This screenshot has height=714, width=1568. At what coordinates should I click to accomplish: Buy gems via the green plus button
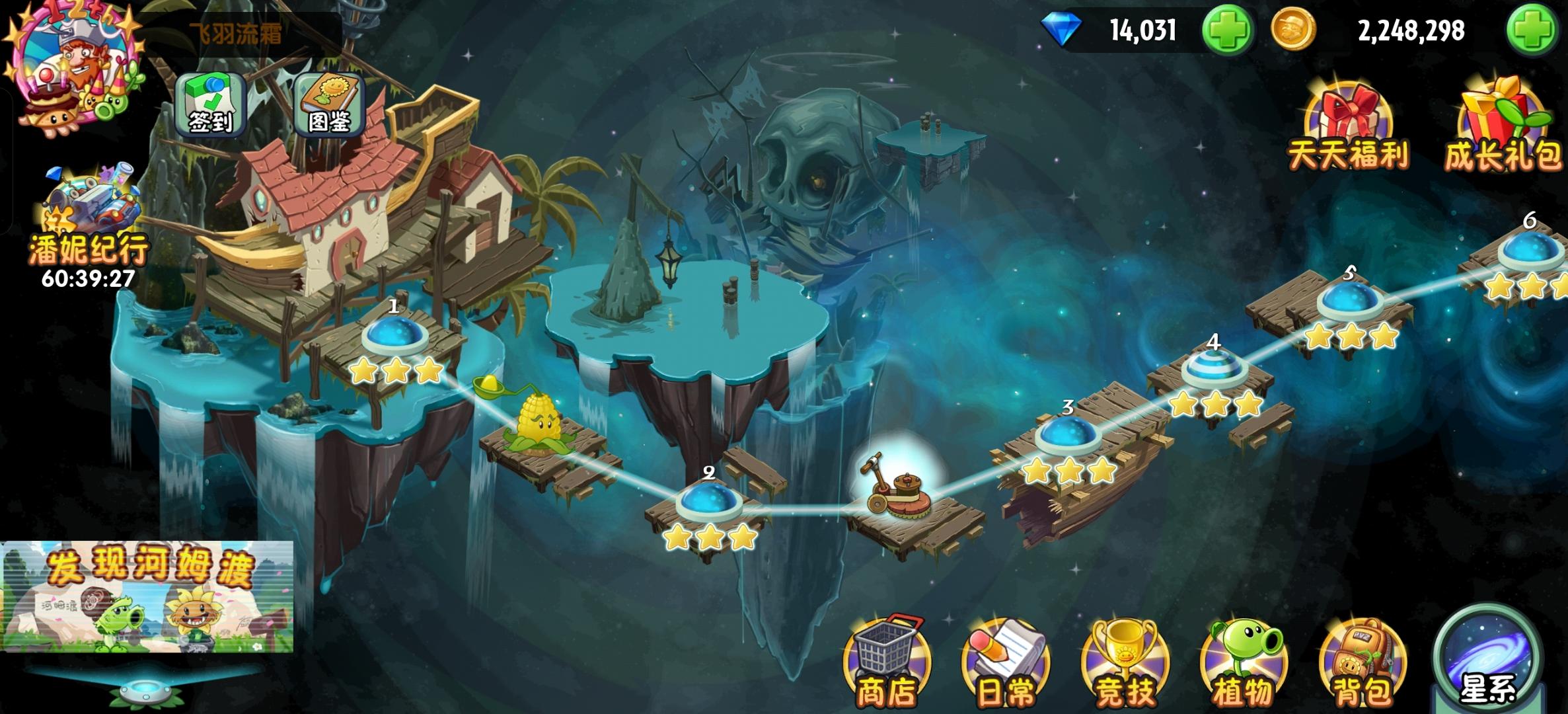[1229, 29]
